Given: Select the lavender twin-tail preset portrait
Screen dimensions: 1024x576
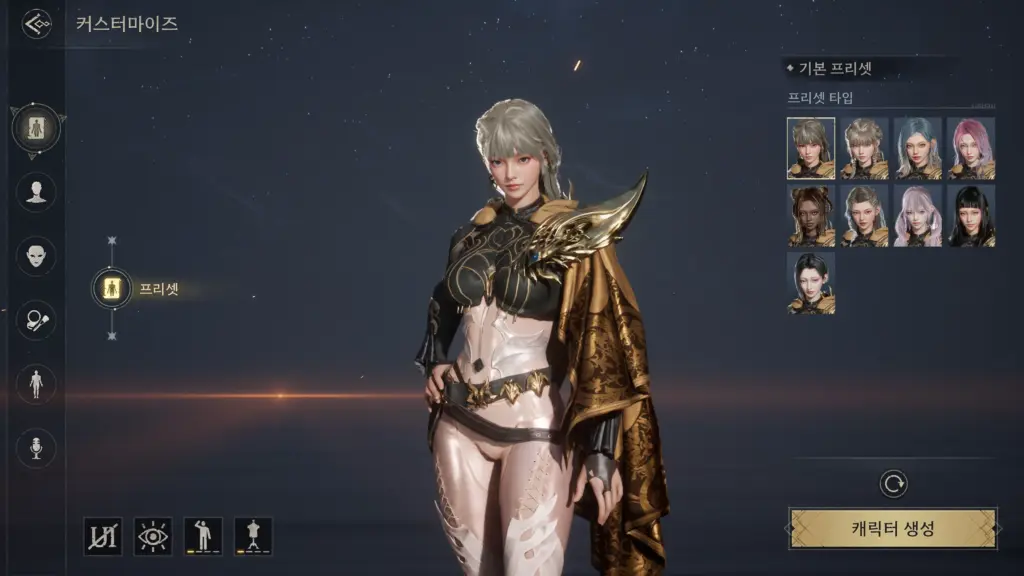Looking at the screenshot, I should point(918,215).
